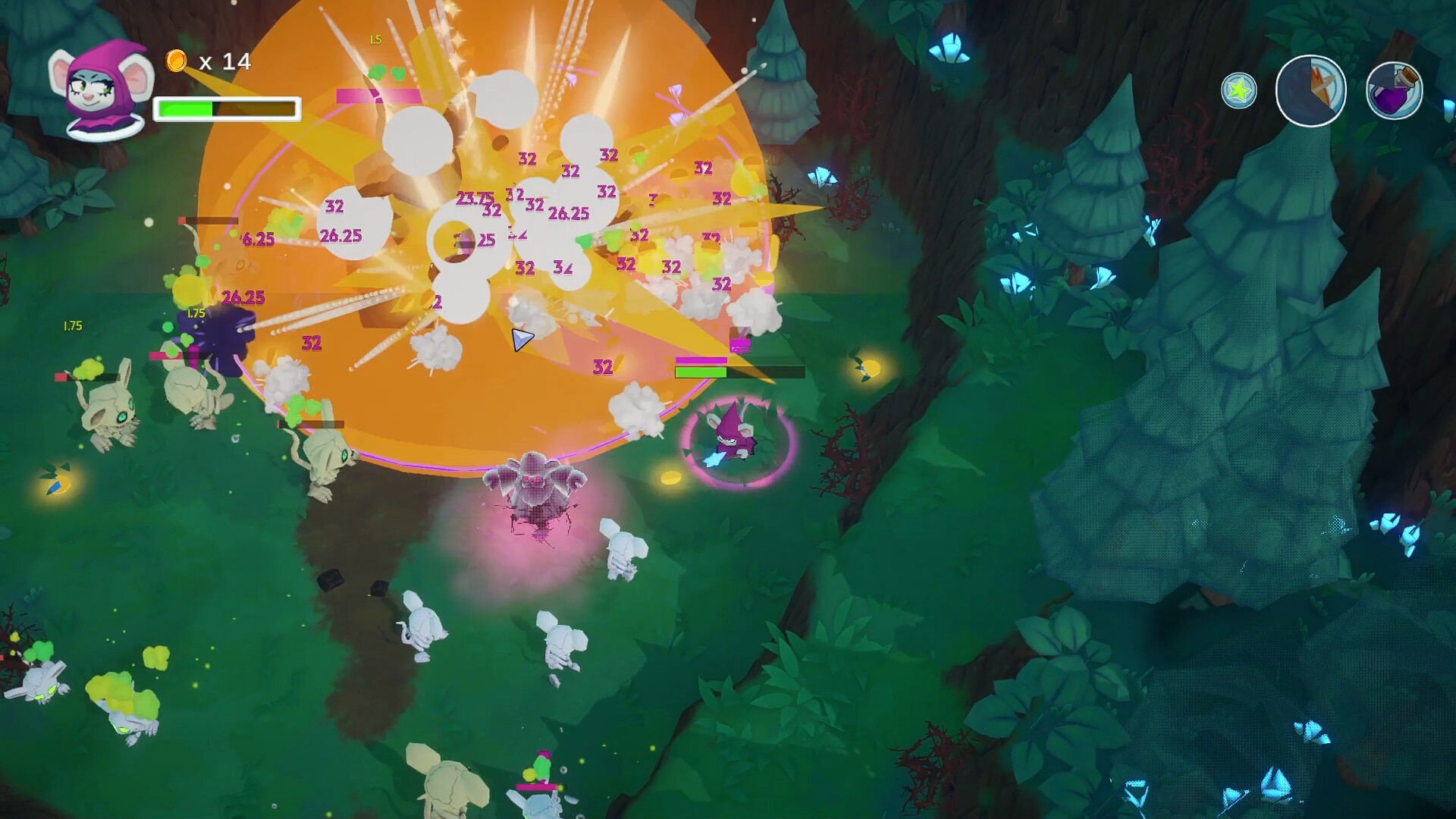
Task: Select the star ability icon
Action: point(1239,89)
